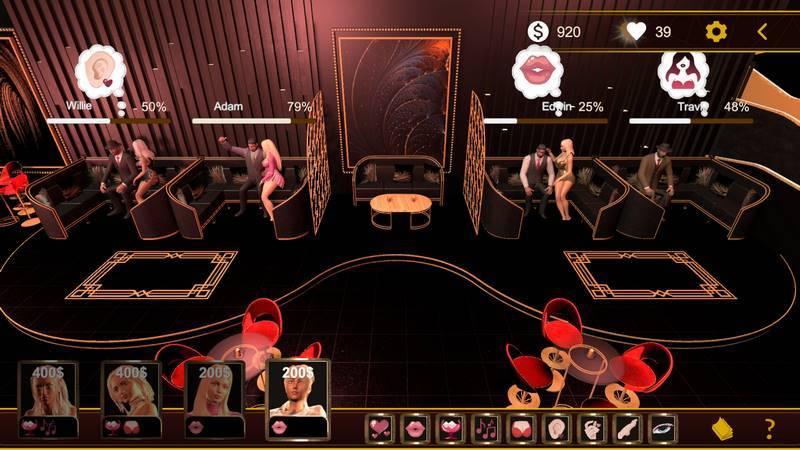Viewport: 800px width, 450px height.
Task: Select the ear icon
Action: 555,429
